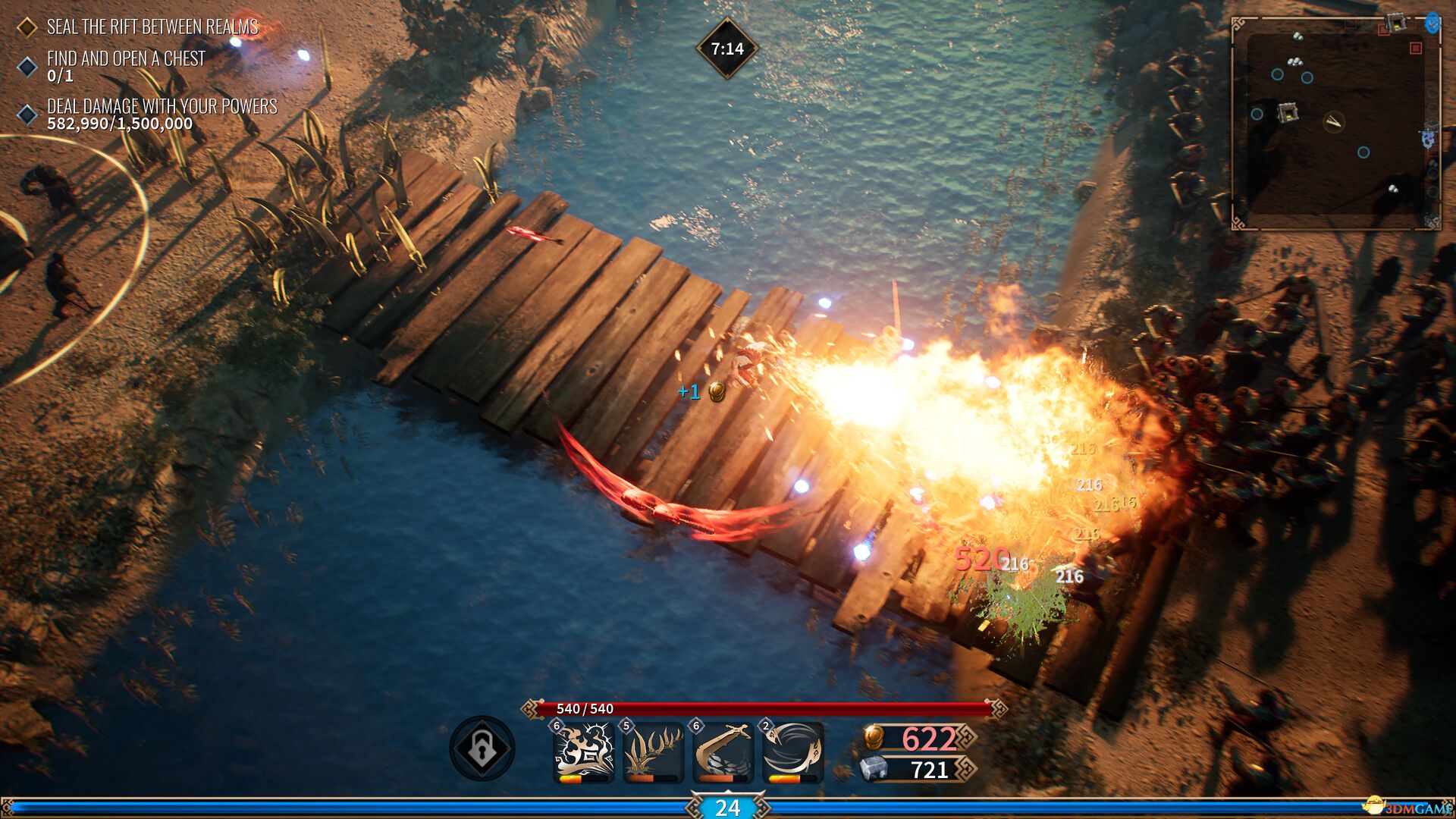
Task: Select the flaming cloud ability icon
Action: [x=583, y=751]
